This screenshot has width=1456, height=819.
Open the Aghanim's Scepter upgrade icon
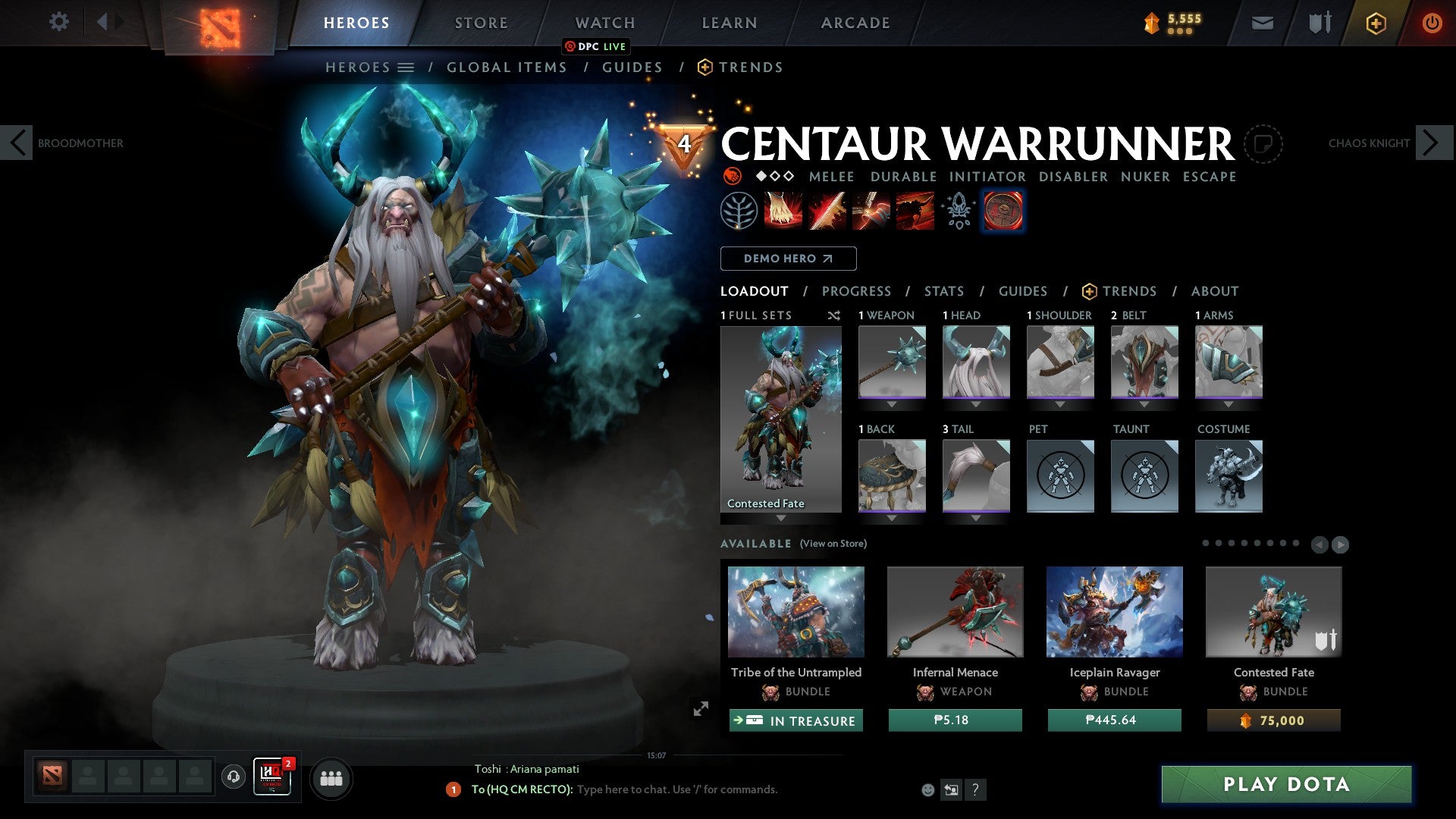click(x=957, y=210)
